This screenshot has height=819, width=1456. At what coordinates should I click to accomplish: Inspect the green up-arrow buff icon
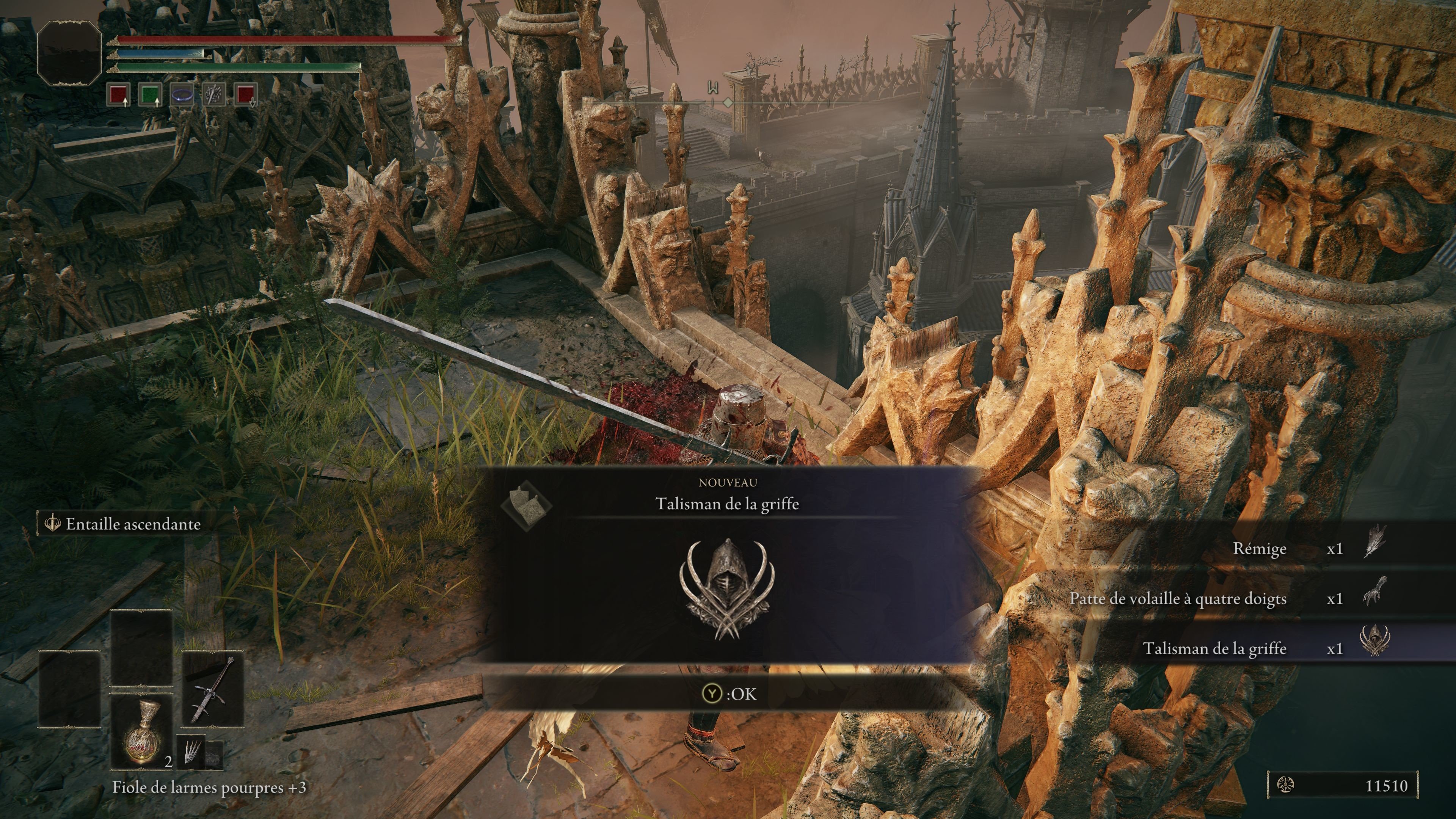(x=151, y=94)
